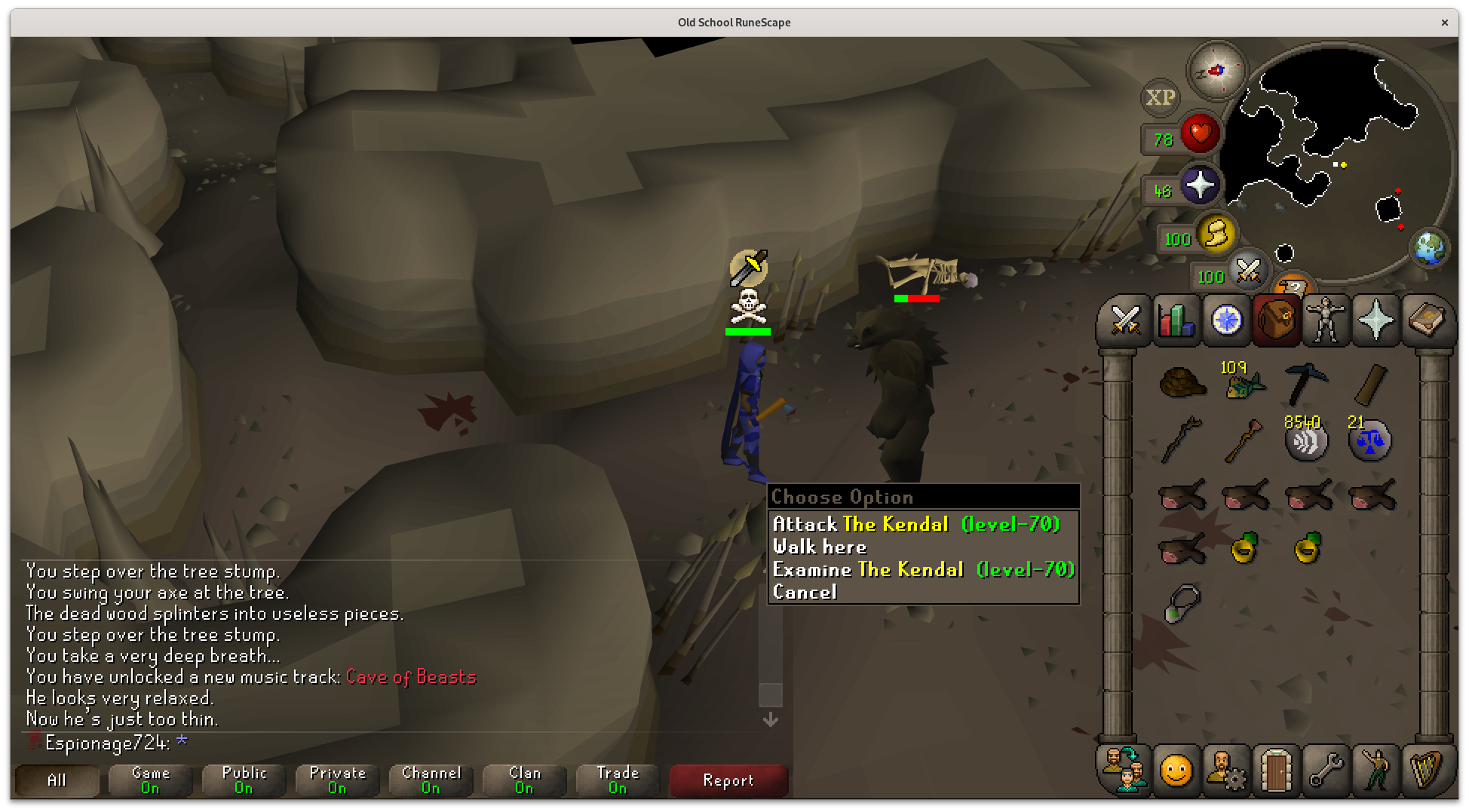Image resolution: width=1469 pixels, height=812 pixels.
Task: Select Walk here option
Action: (x=819, y=547)
